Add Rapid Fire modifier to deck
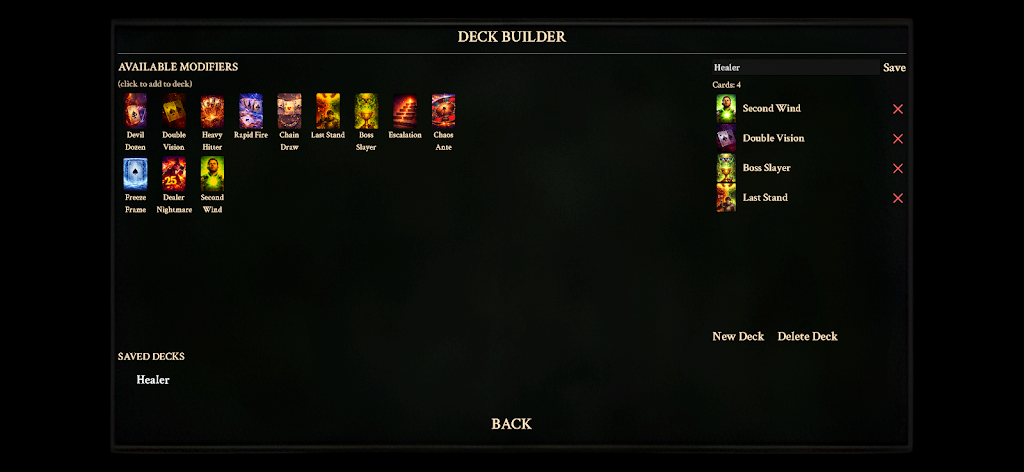This screenshot has height=472, width=1024. (251, 111)
